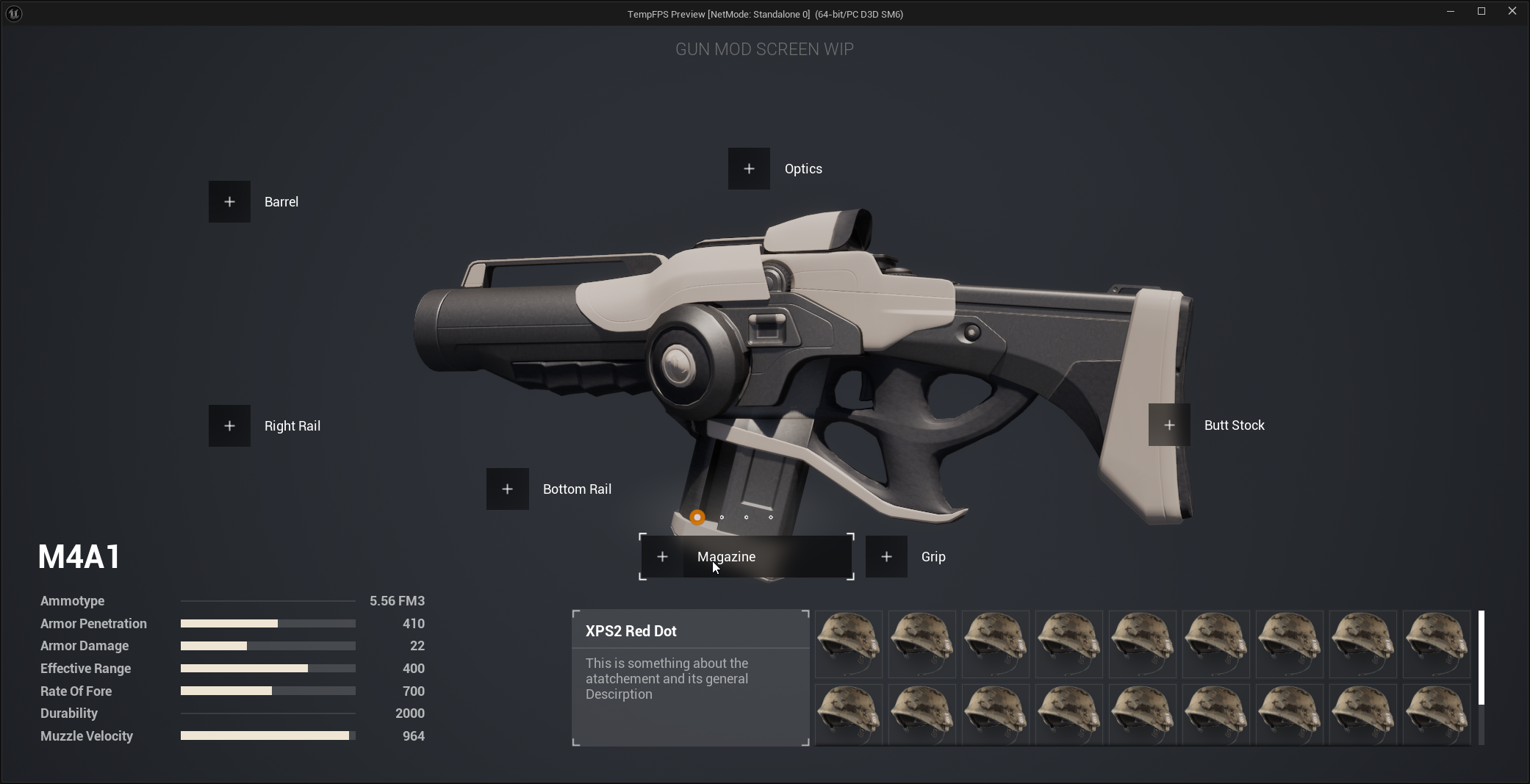Screen dimensions: 1530x784
Task: Click the Grip plus icon
Action: pos(886,556)
